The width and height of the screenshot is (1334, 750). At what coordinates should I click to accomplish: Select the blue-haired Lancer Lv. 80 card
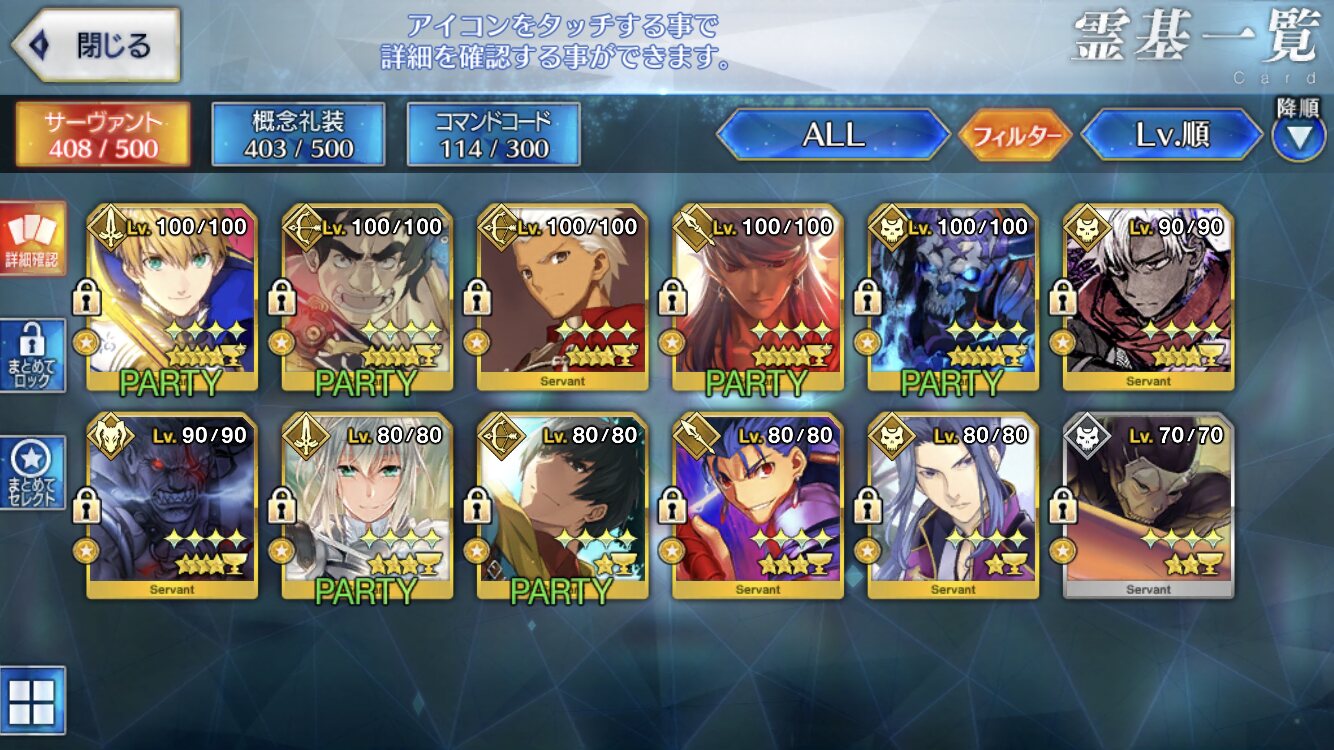point(758,505)
